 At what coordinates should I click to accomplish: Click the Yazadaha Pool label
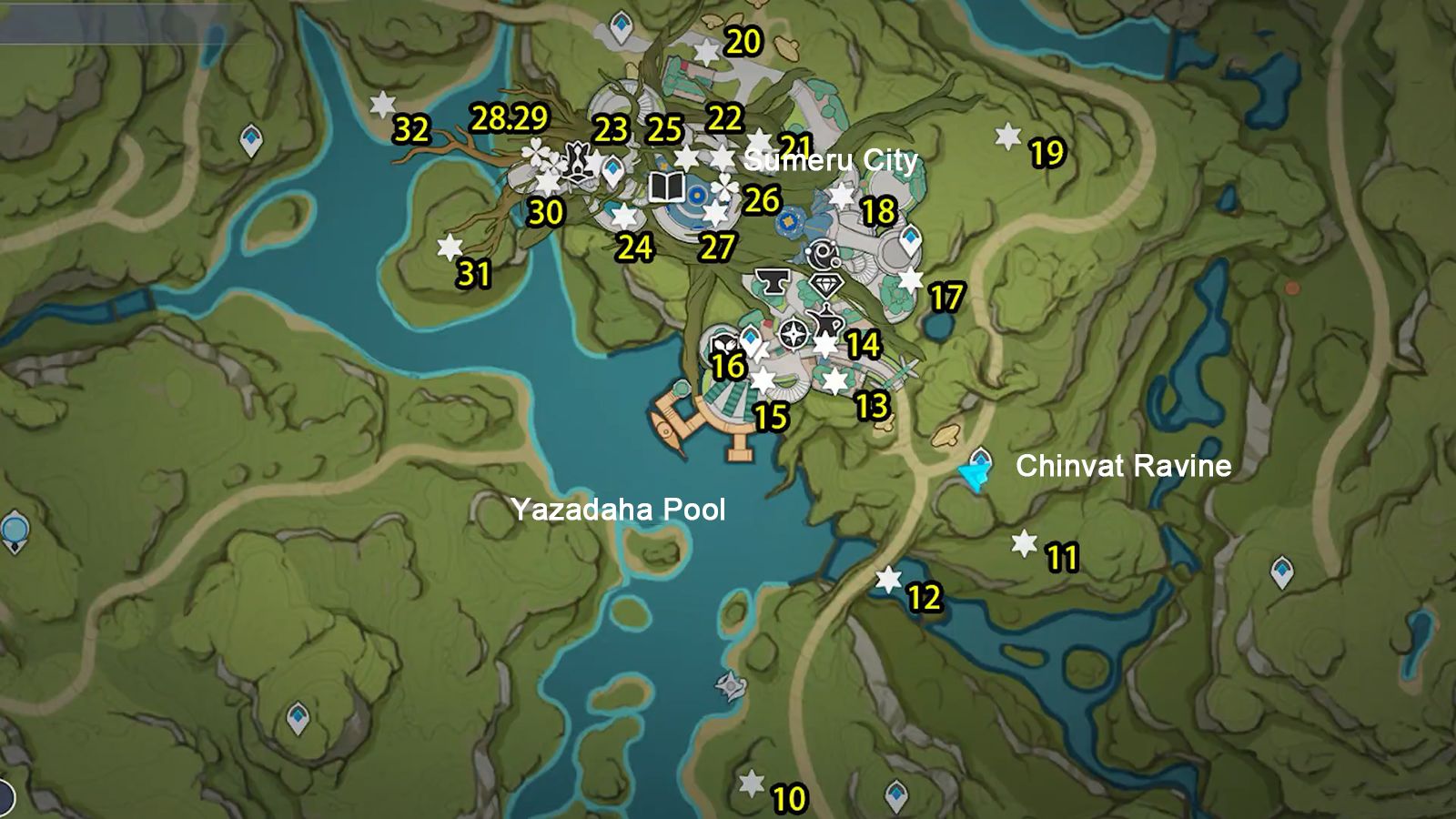(x=621, y=510)
